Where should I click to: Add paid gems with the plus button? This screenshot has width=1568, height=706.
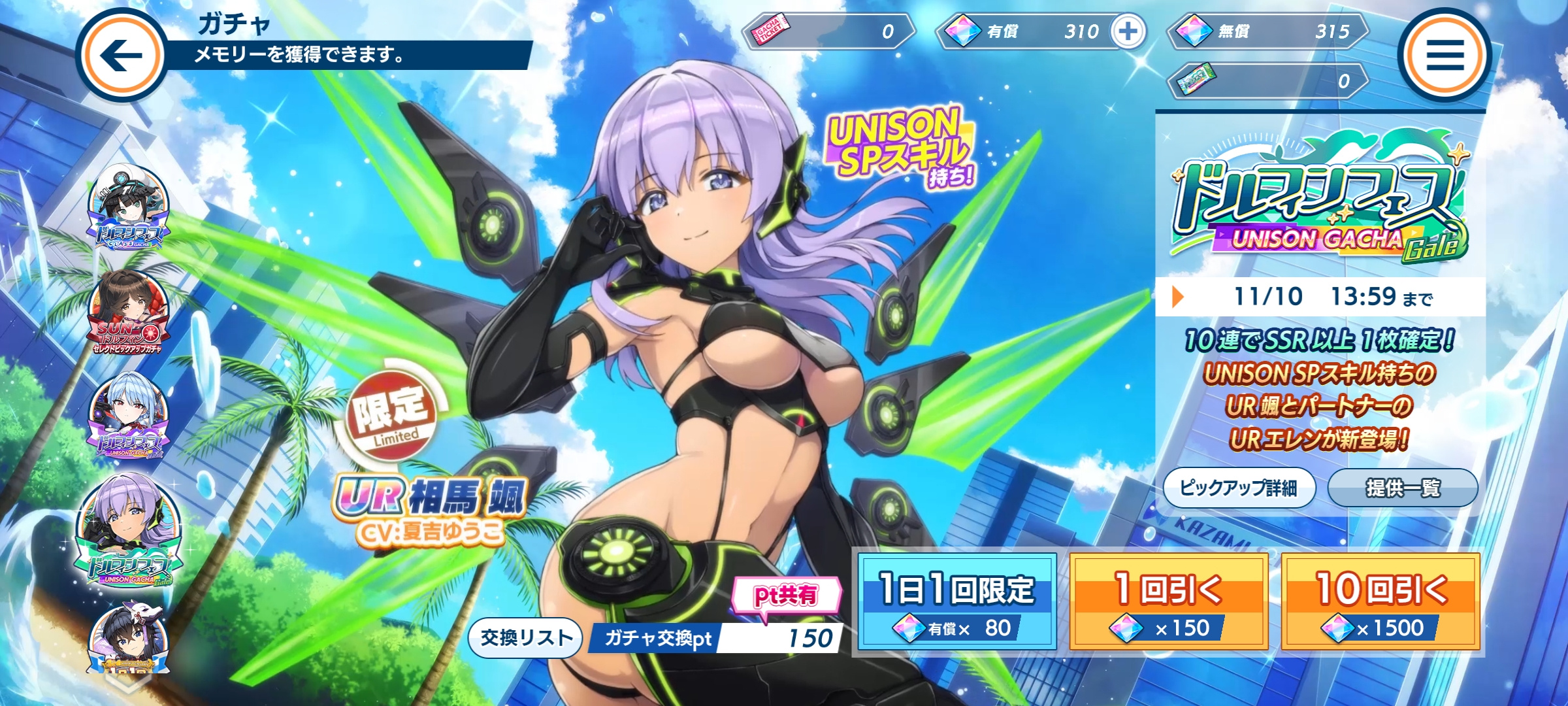click(1128, 31)
